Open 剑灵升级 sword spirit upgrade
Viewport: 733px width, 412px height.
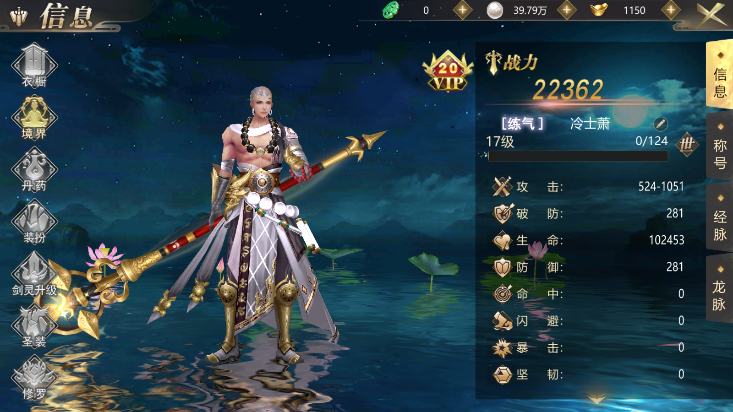tap(33, 274)
